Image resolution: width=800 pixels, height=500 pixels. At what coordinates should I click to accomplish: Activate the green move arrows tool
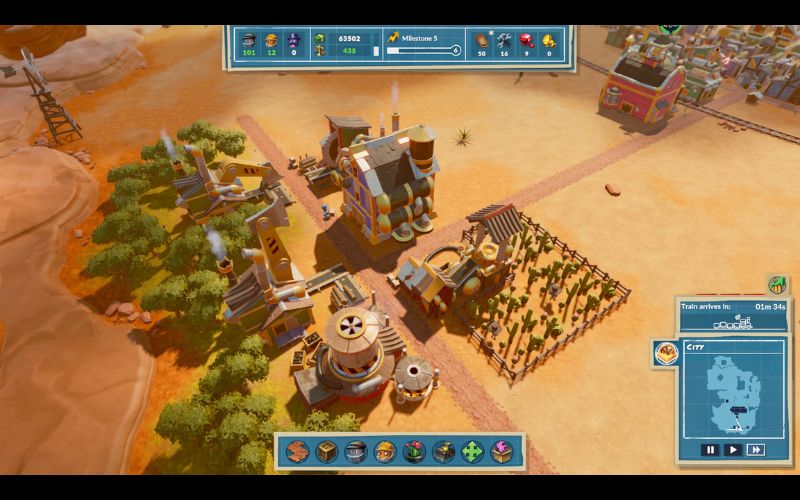click(472, 451)
